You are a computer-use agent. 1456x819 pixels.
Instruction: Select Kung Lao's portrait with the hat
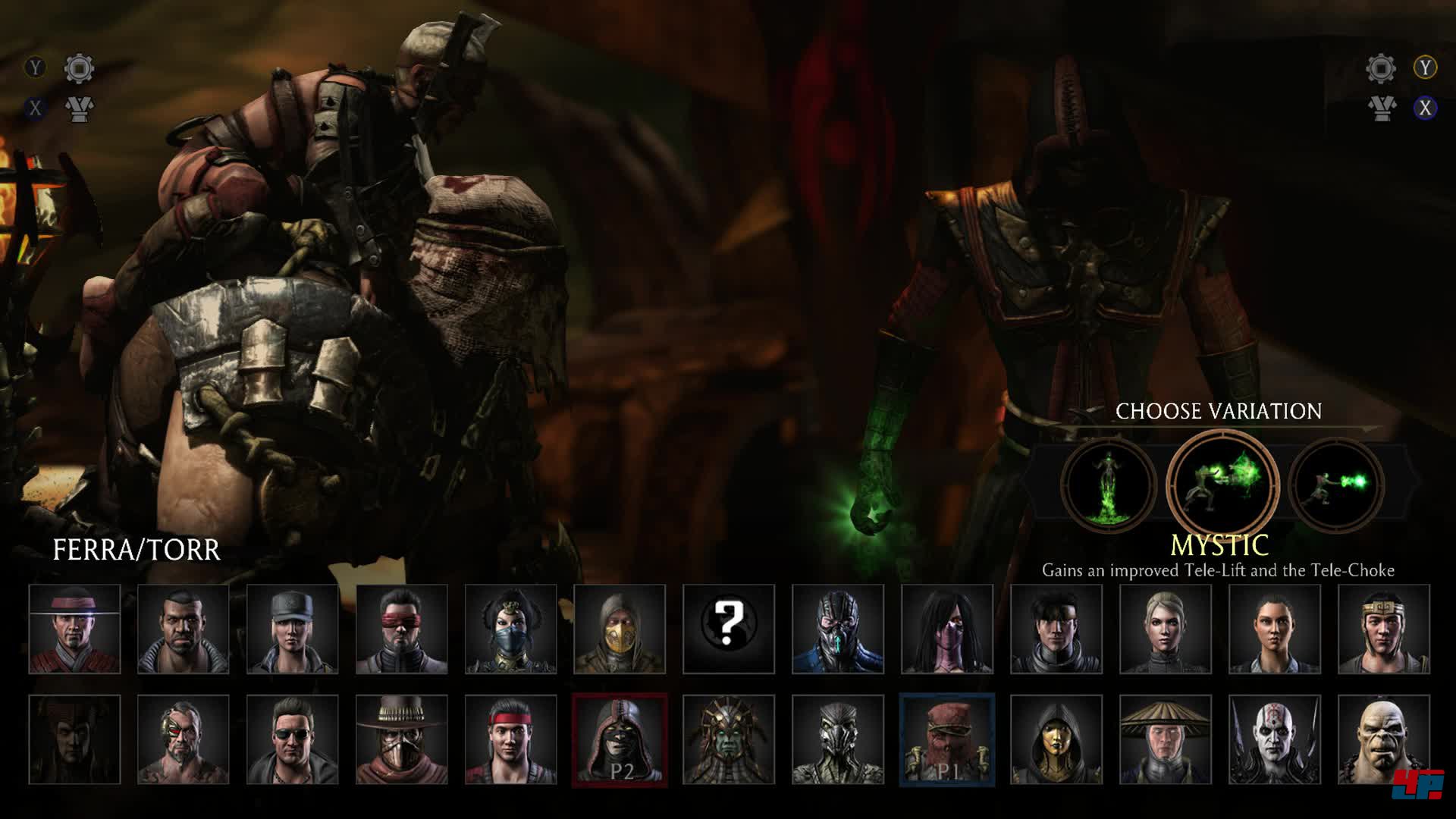click(x=74, y=629)
